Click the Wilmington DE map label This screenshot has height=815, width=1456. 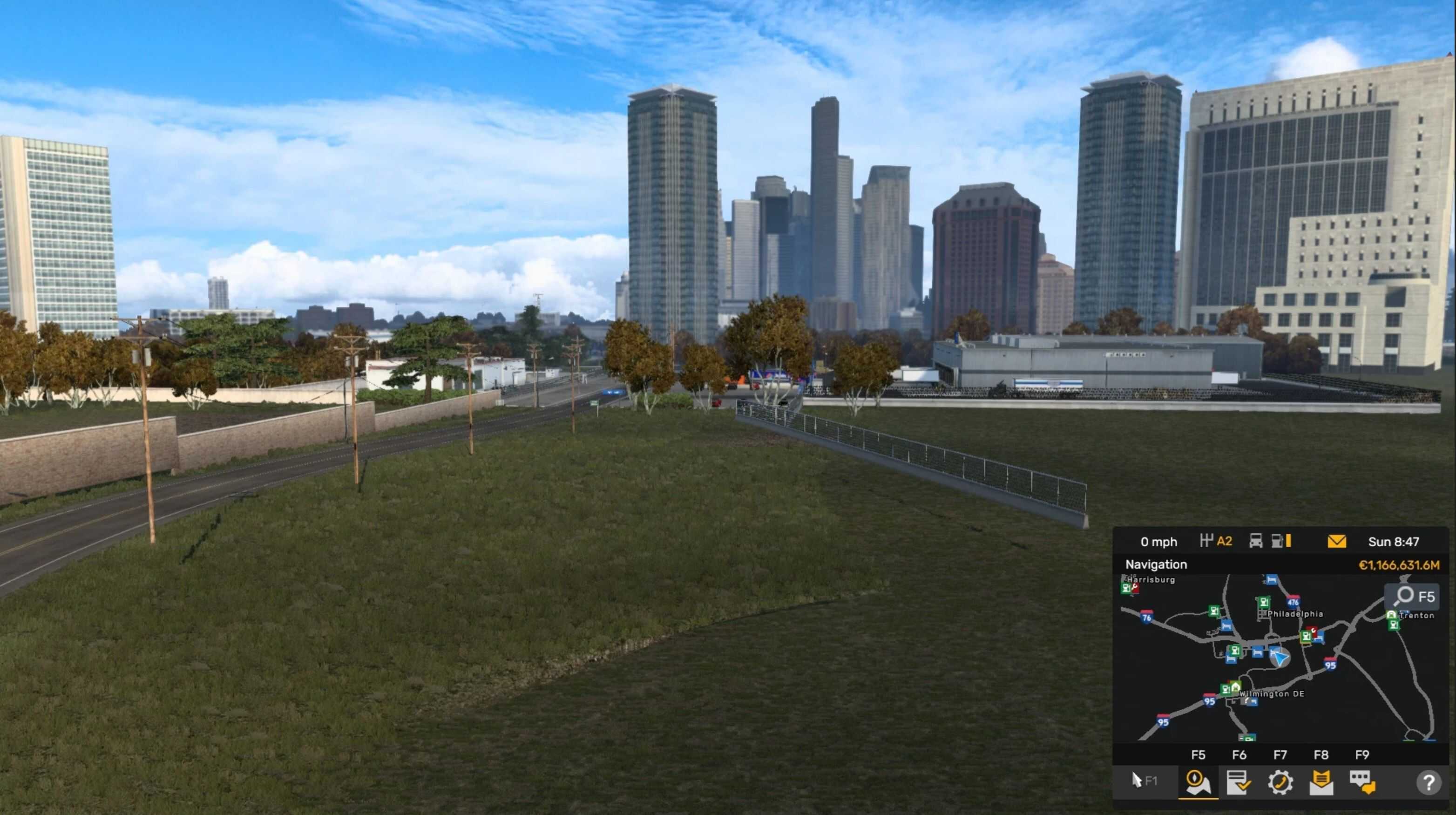pos(1272,694)
